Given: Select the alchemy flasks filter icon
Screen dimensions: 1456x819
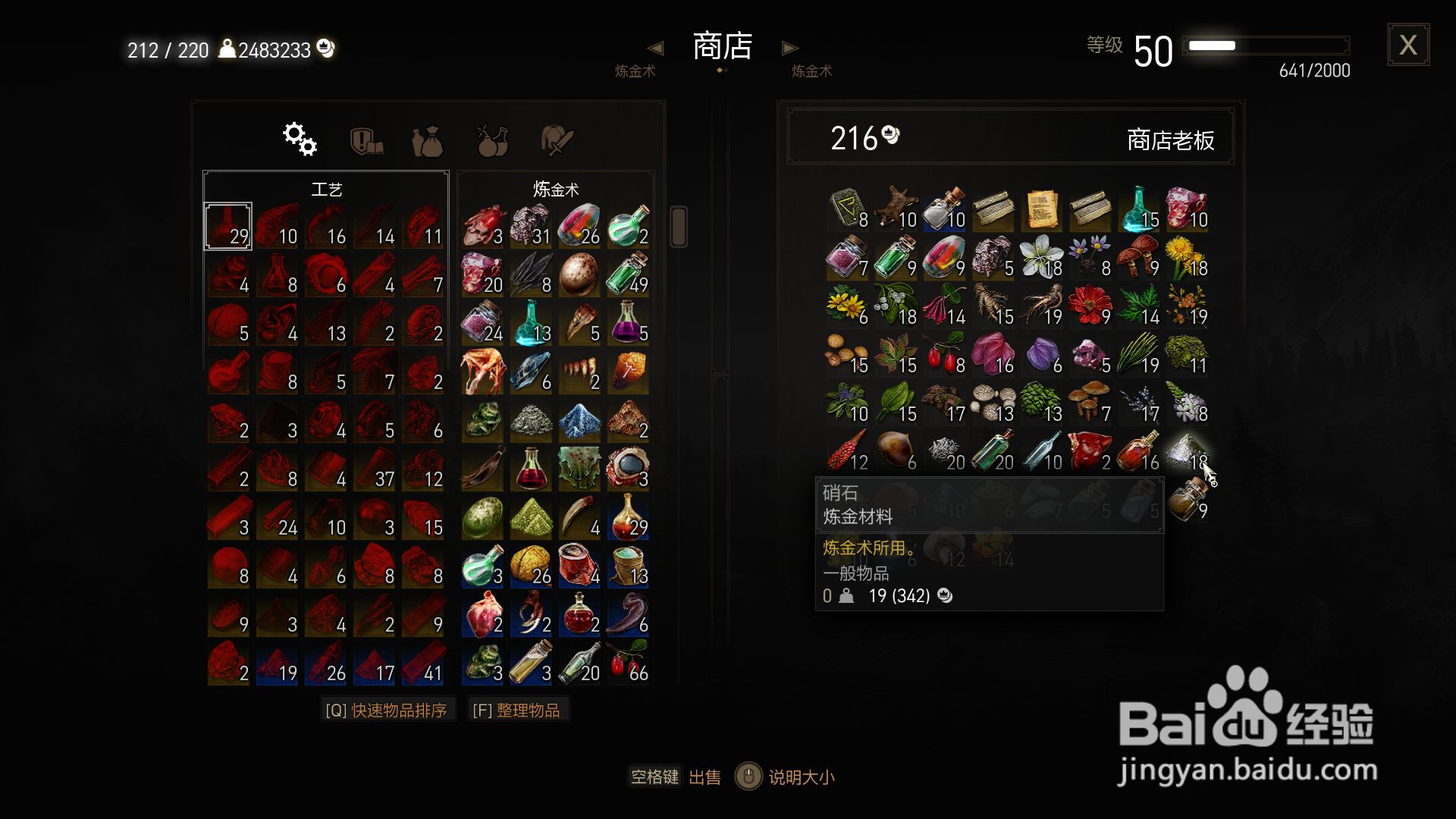Looking at the screenshot, I should [491, 138].
